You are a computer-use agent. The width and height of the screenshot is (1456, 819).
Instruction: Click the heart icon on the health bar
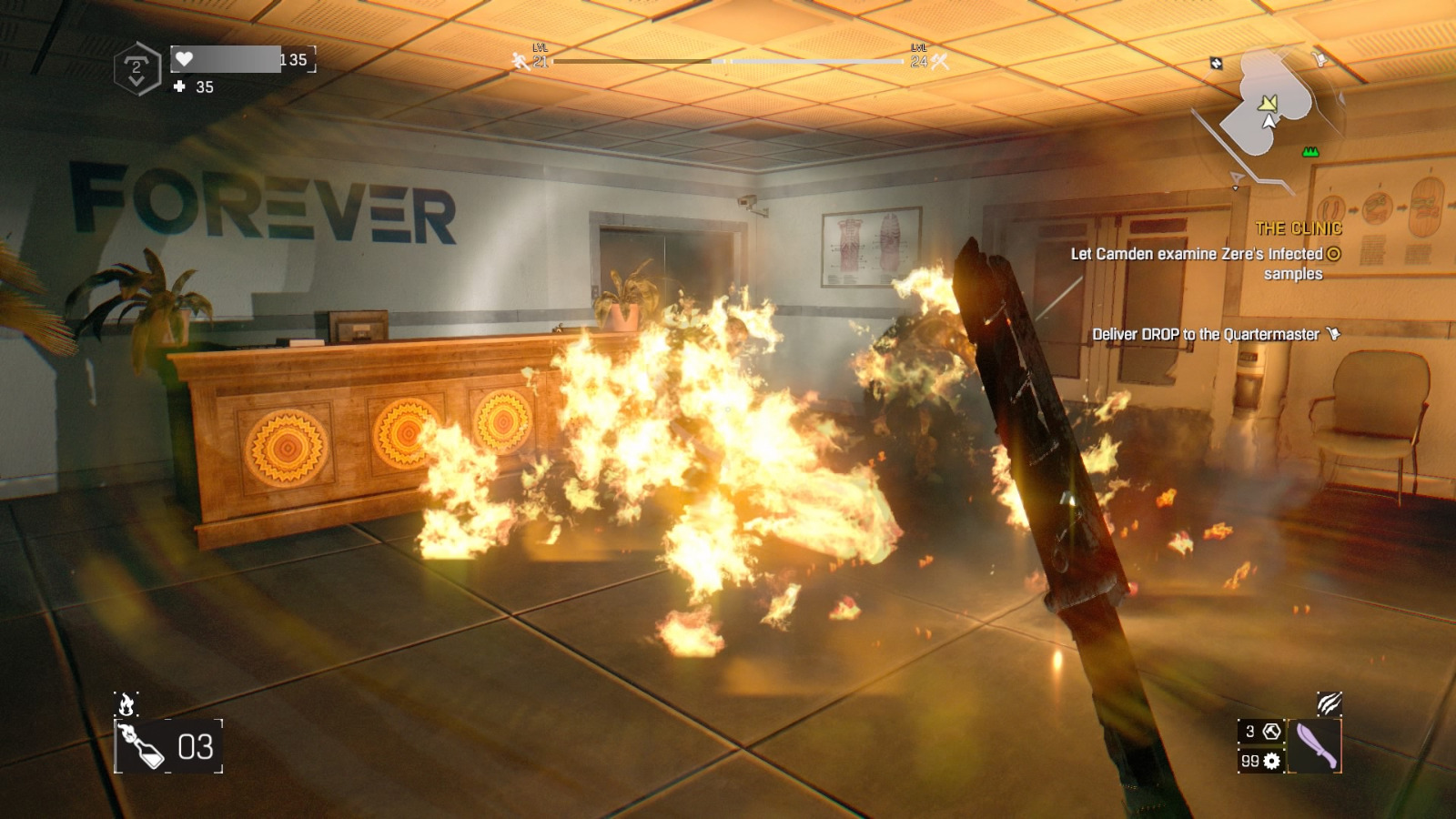[184, 58]
